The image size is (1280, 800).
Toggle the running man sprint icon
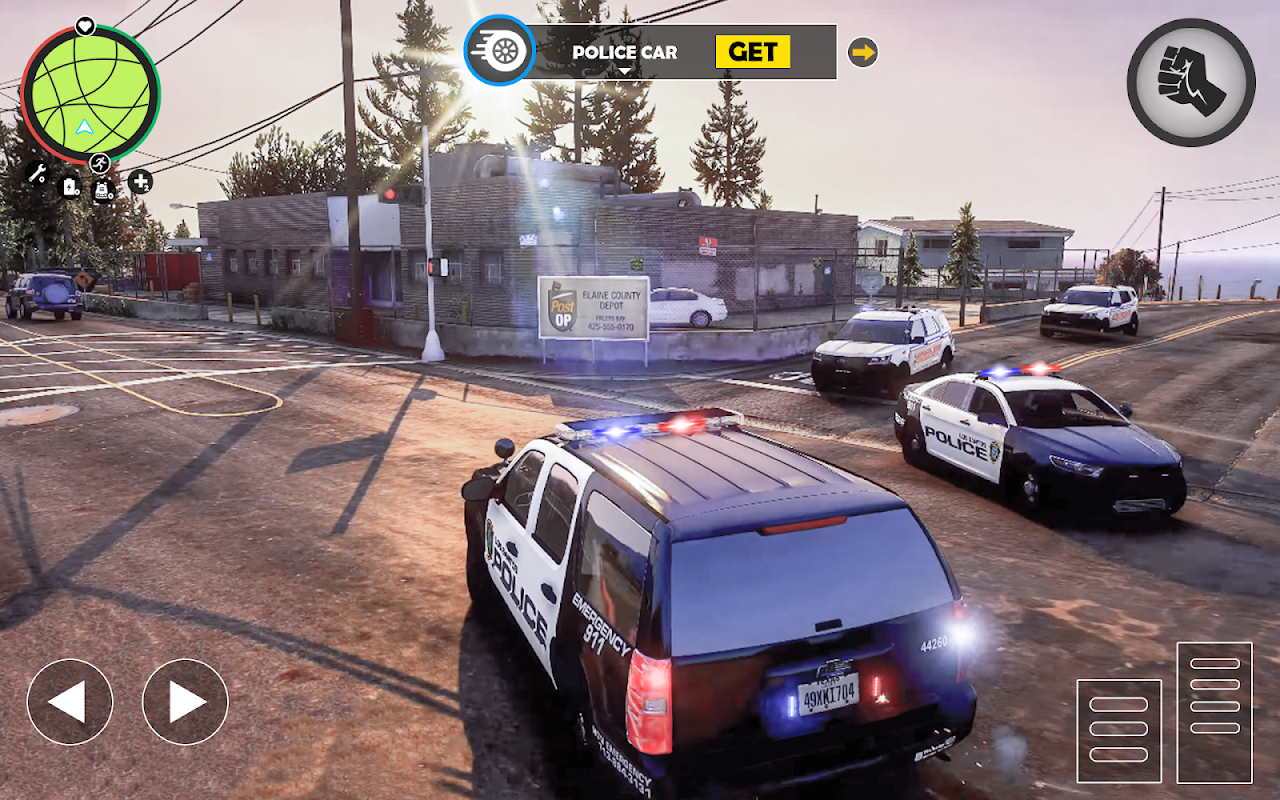click(x=100, y=163)
